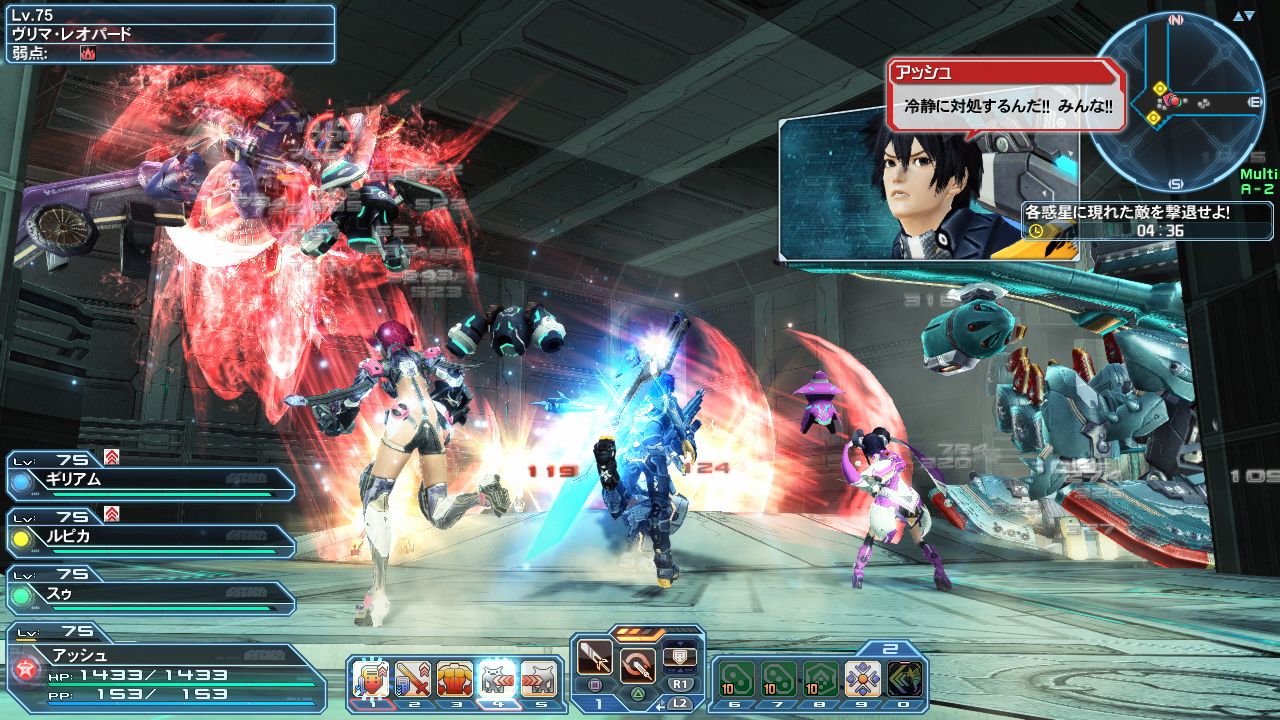Activate the right-arrows creature skill in slot 5
The height and width of the screenshot is (720, 1280).
click(x=537, y=680)
